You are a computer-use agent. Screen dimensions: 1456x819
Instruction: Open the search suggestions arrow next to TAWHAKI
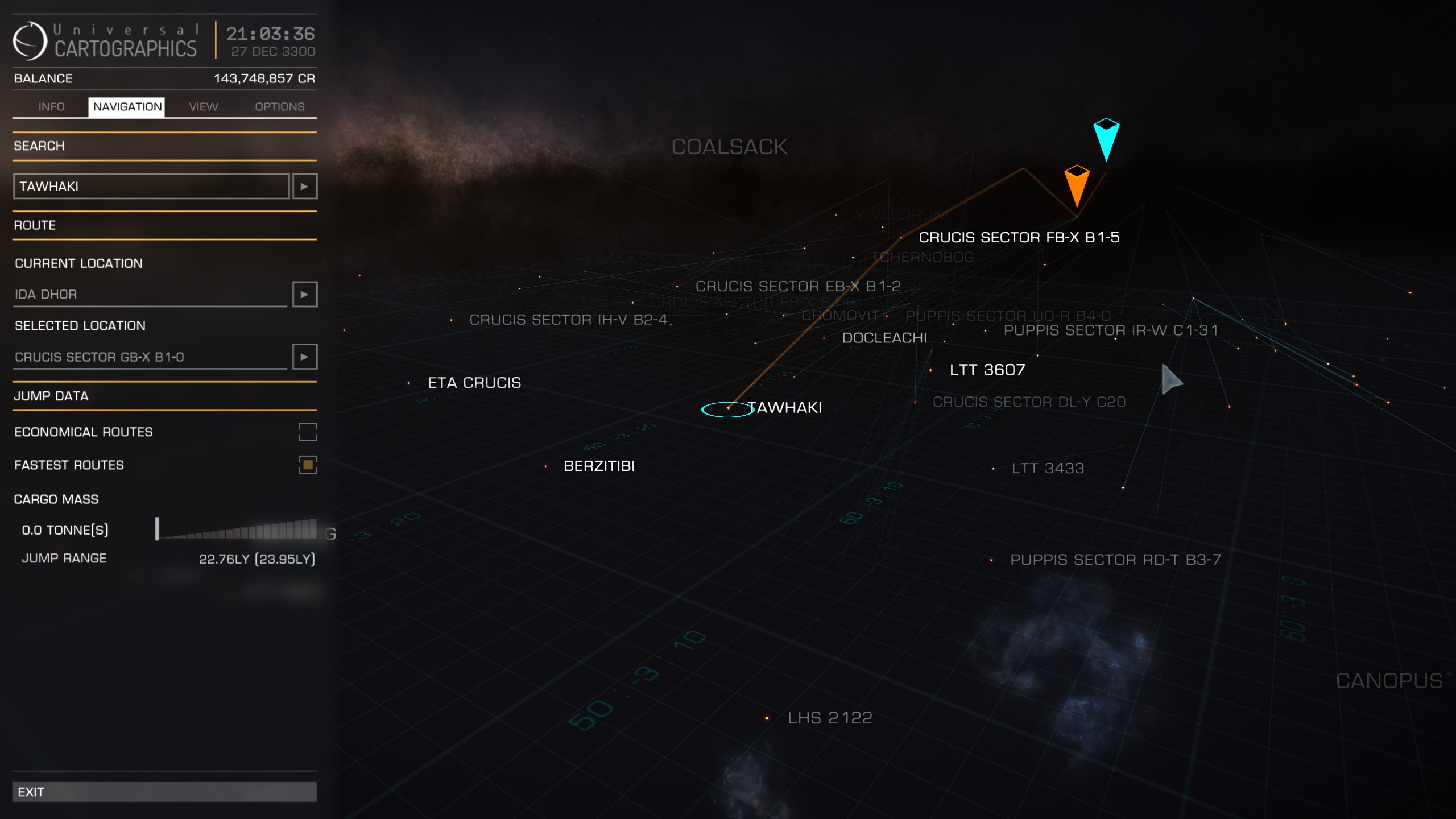[x=305, y=186]
